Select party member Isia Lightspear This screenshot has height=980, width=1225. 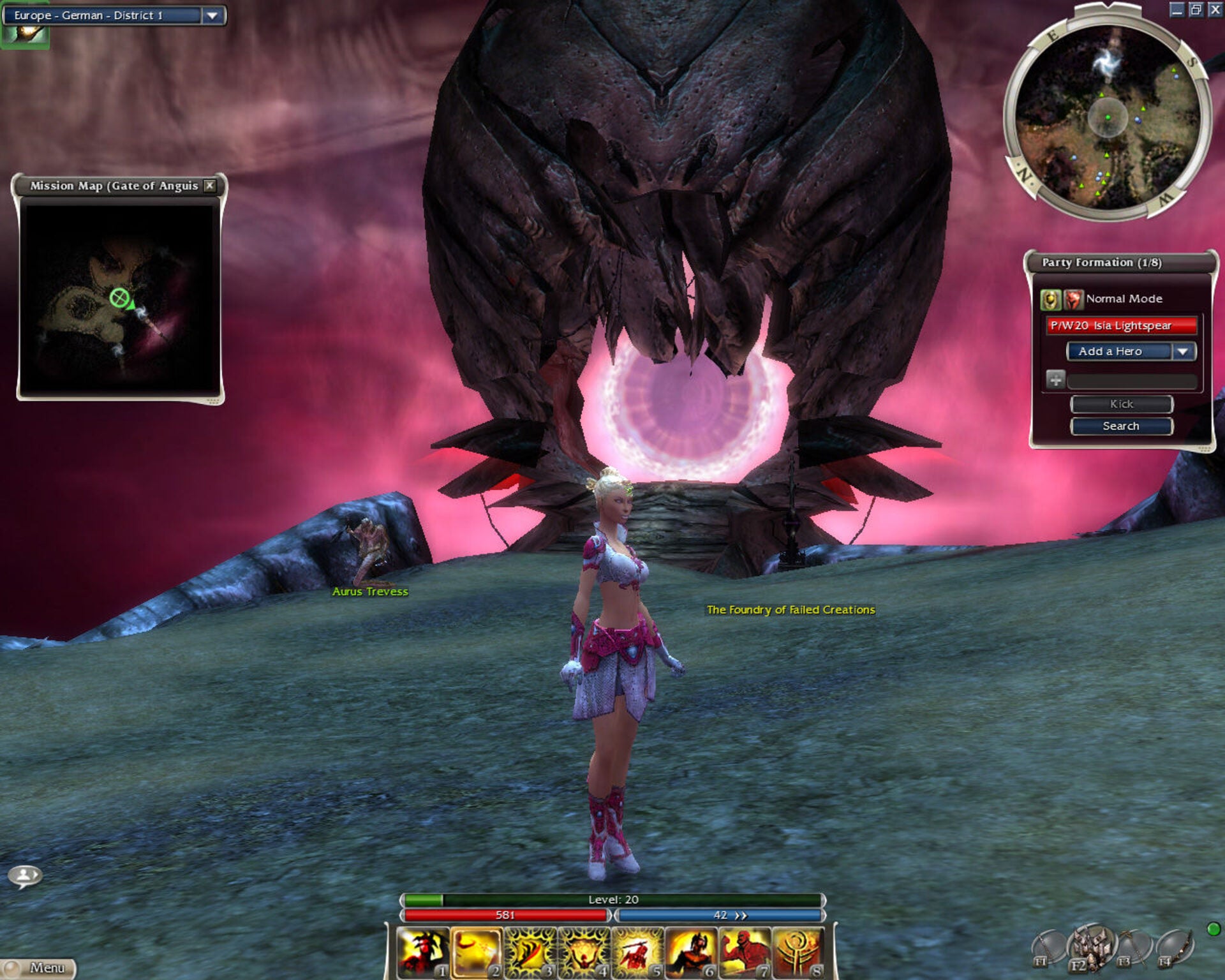(1120, 325)
